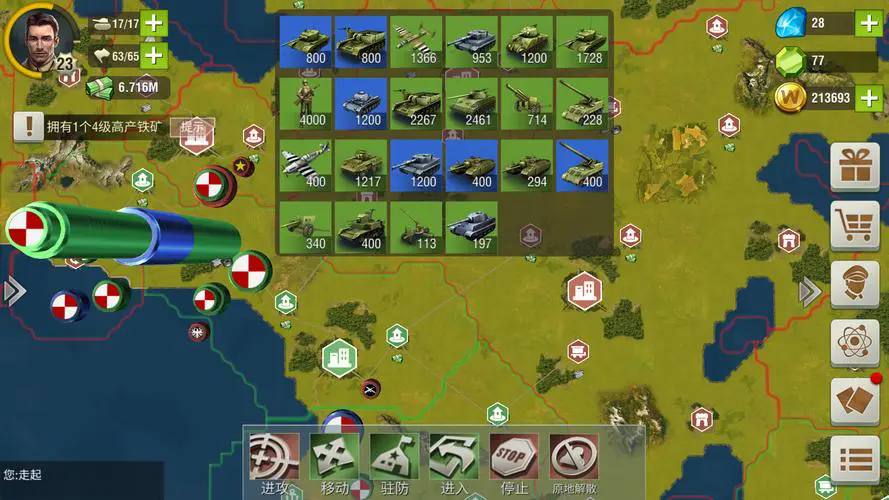Choose the 进攻 attack command

(273, 458)
